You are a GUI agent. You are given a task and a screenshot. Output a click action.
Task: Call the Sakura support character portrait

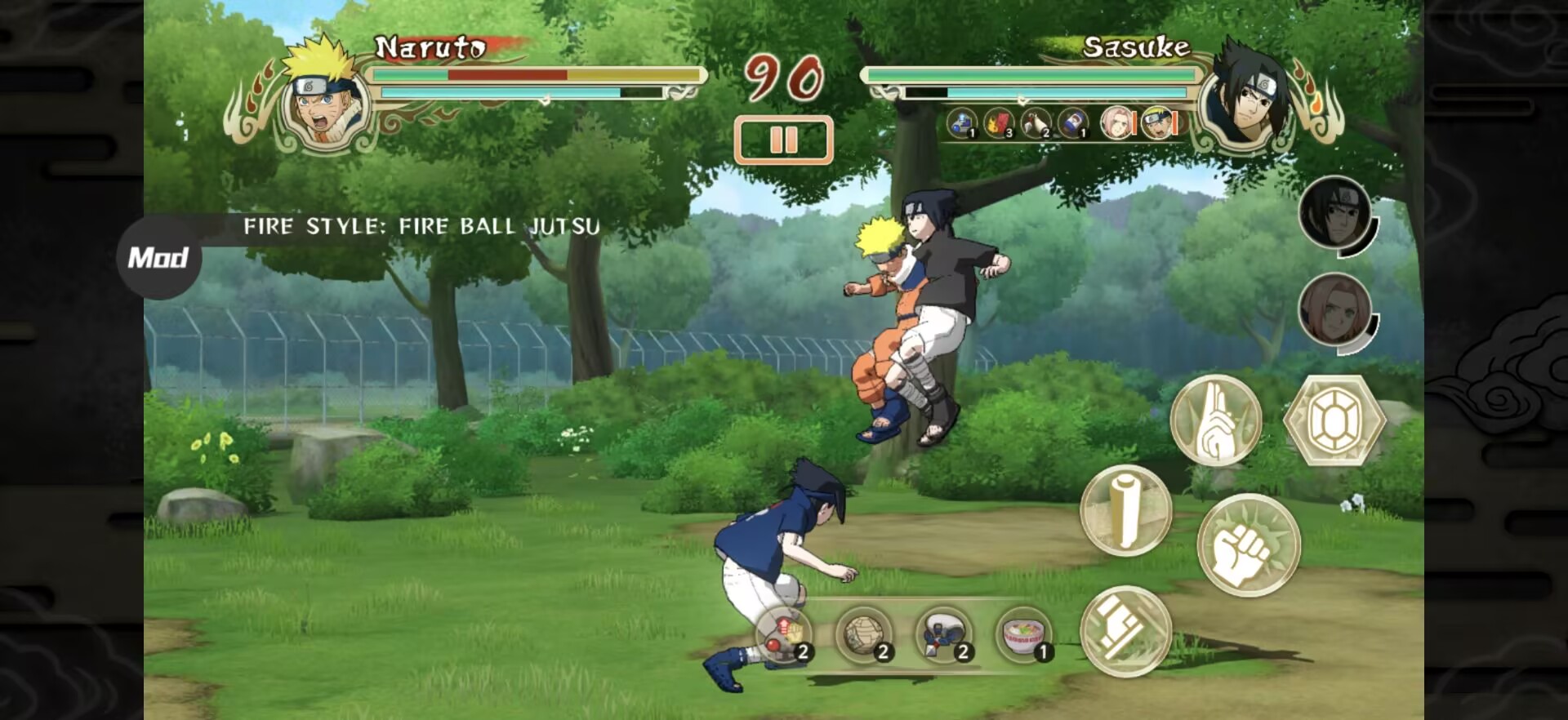[1334, 310]
